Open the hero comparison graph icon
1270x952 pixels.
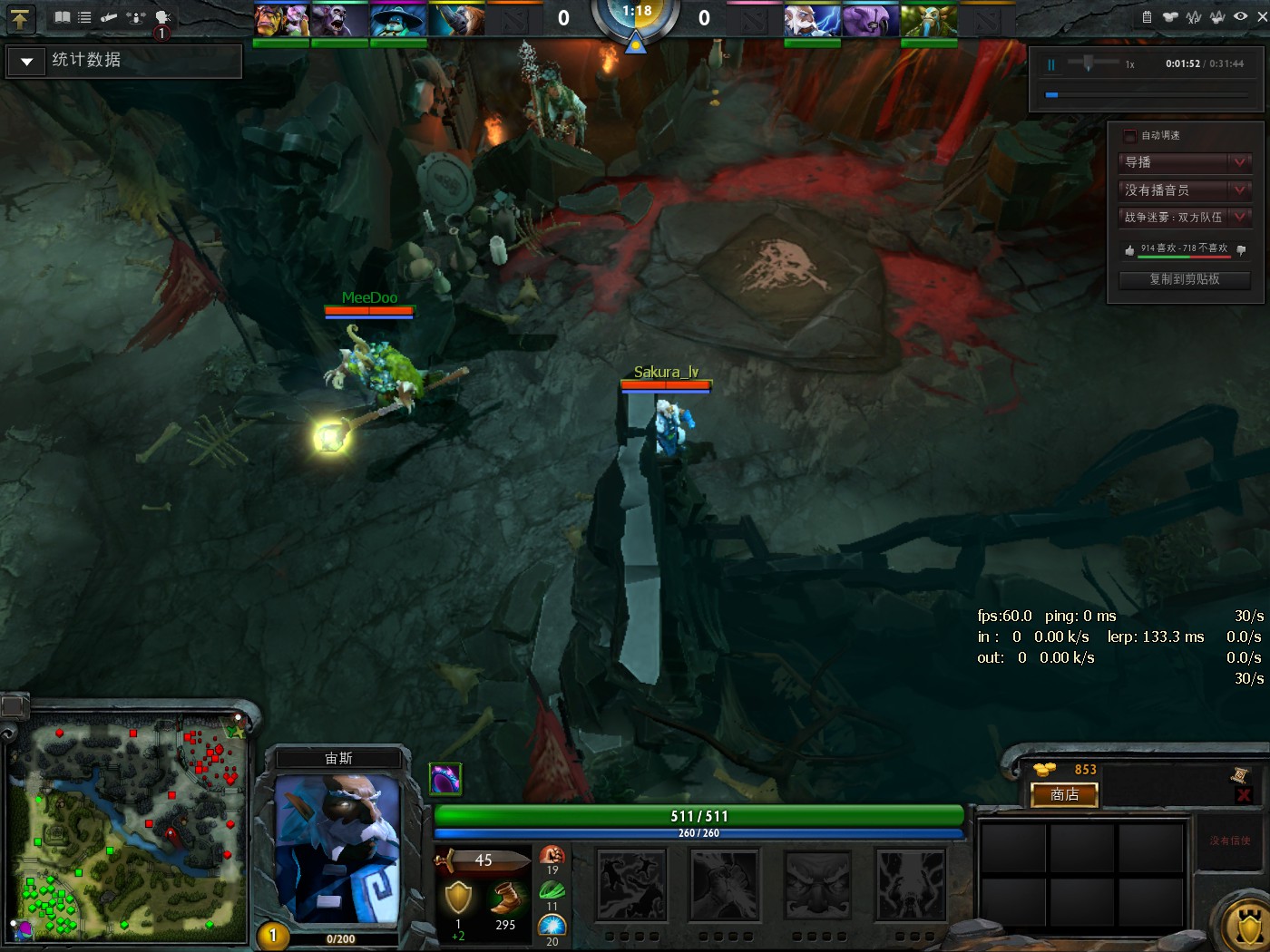pos(1216,15)
